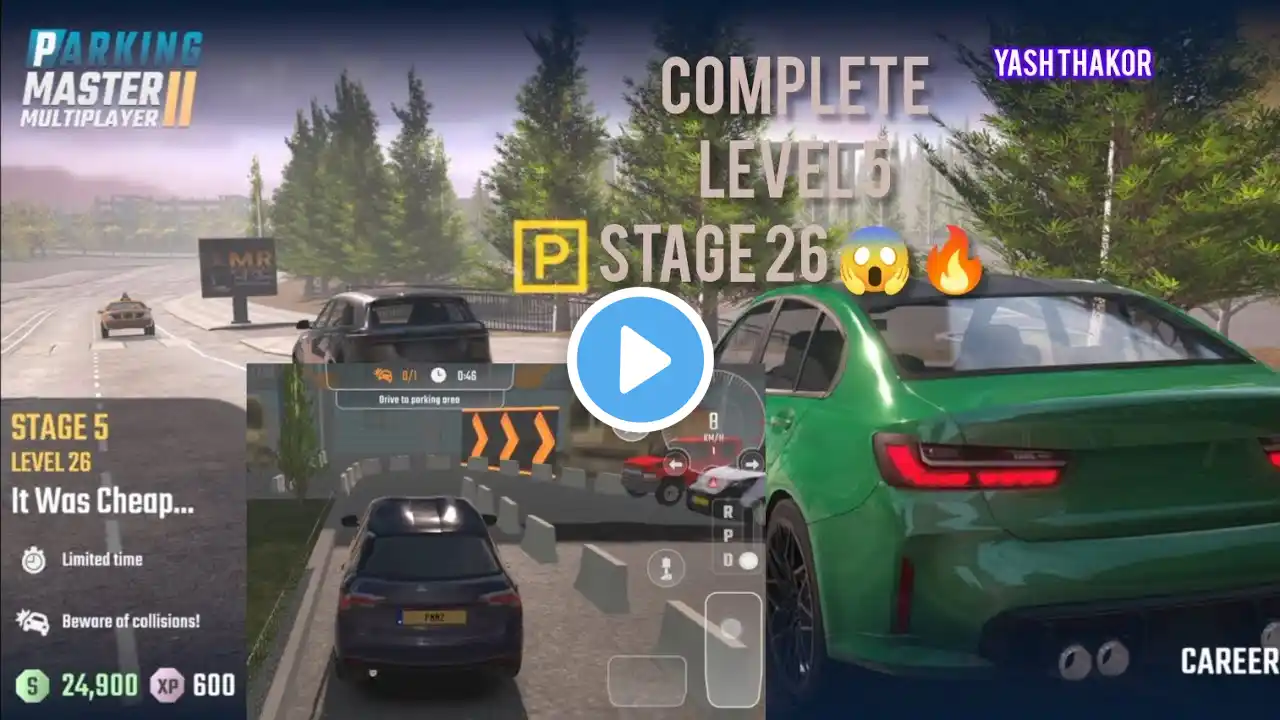Viewport: 1280px width, 720px height.
Task: Select D on the gear selector
Action: point(728,562)
